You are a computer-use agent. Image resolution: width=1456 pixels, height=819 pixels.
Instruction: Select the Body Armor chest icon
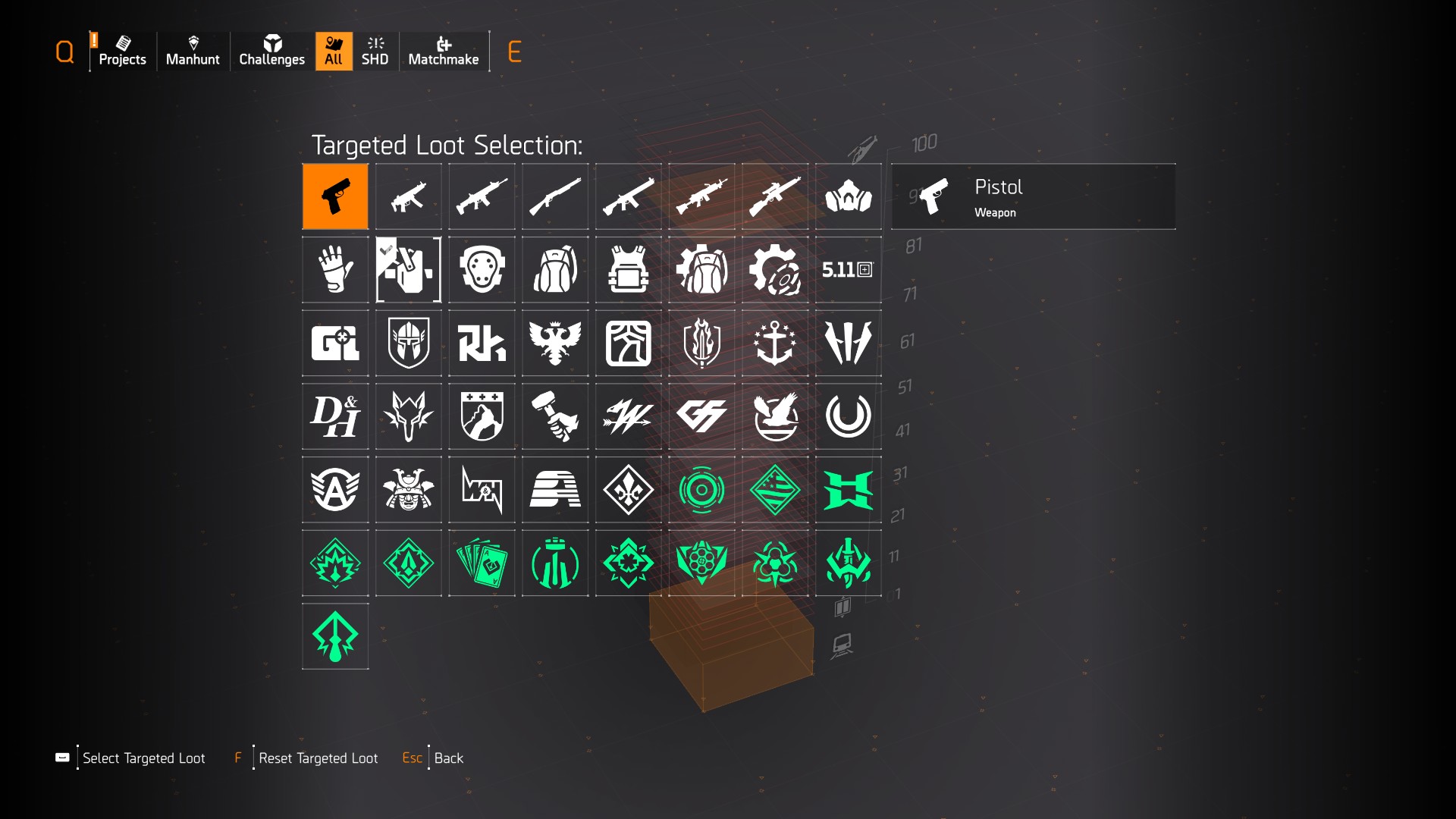pyautogui.click(x=628, y=269)
